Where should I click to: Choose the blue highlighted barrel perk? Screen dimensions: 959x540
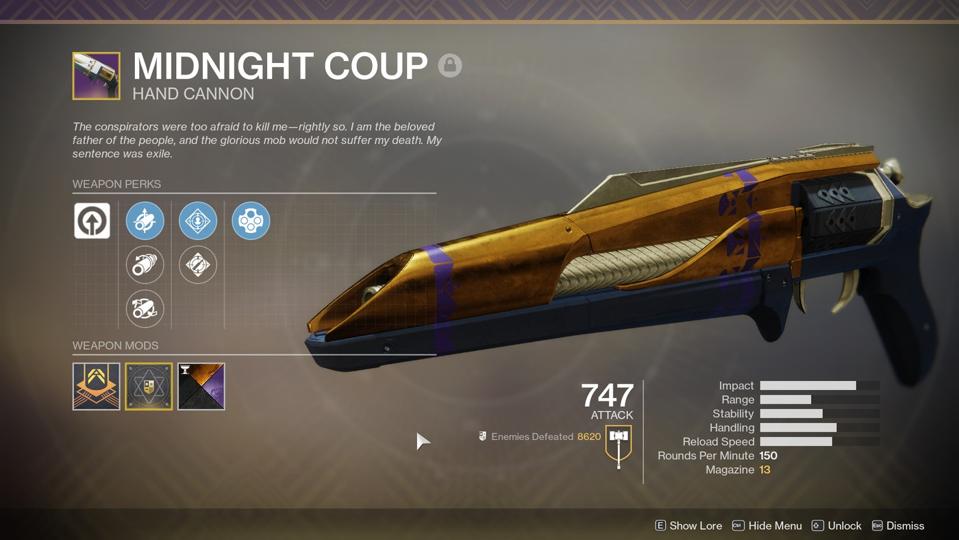tap(145, 221)
